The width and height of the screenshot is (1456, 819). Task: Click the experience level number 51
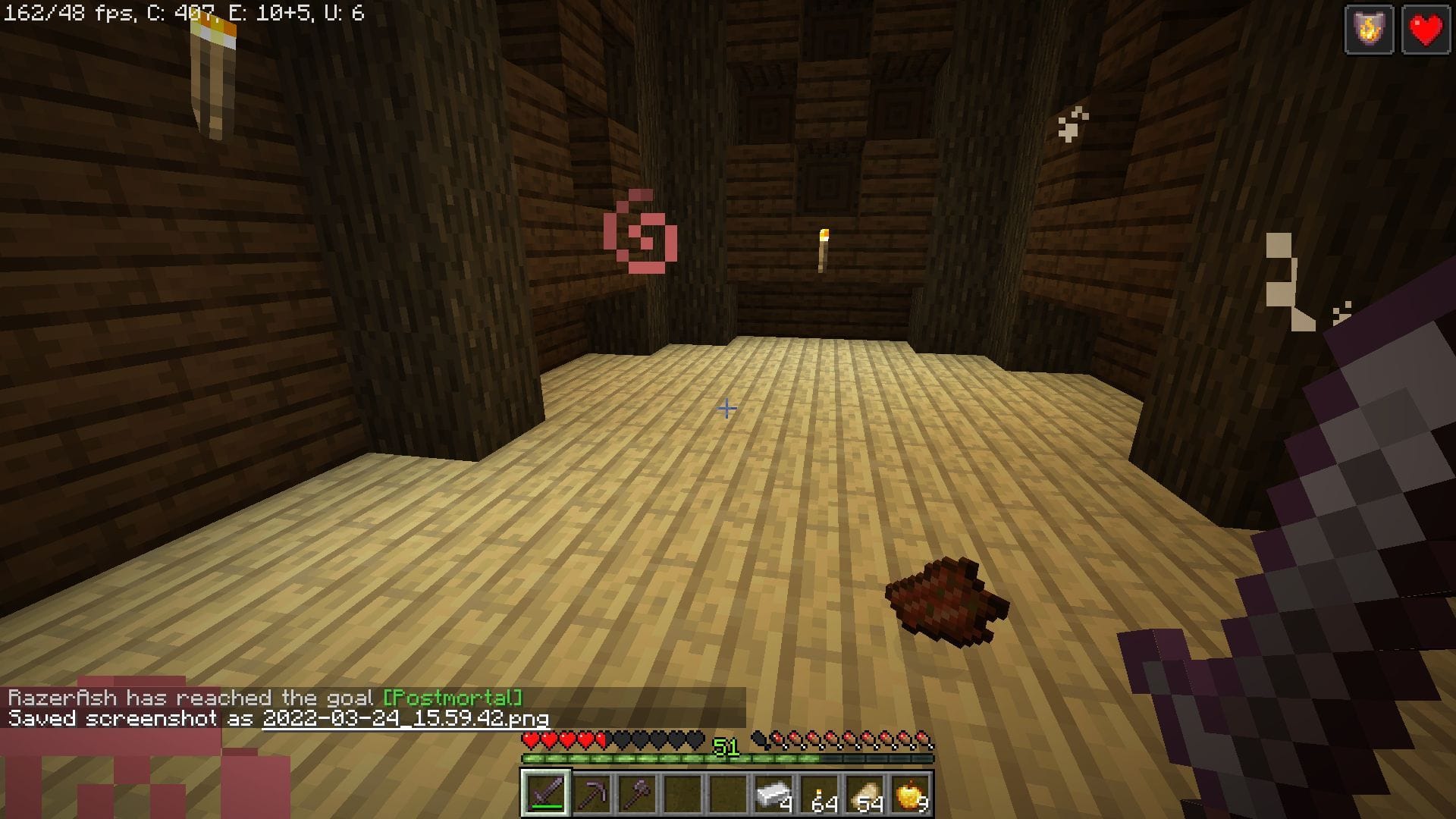tap(726, 745)
